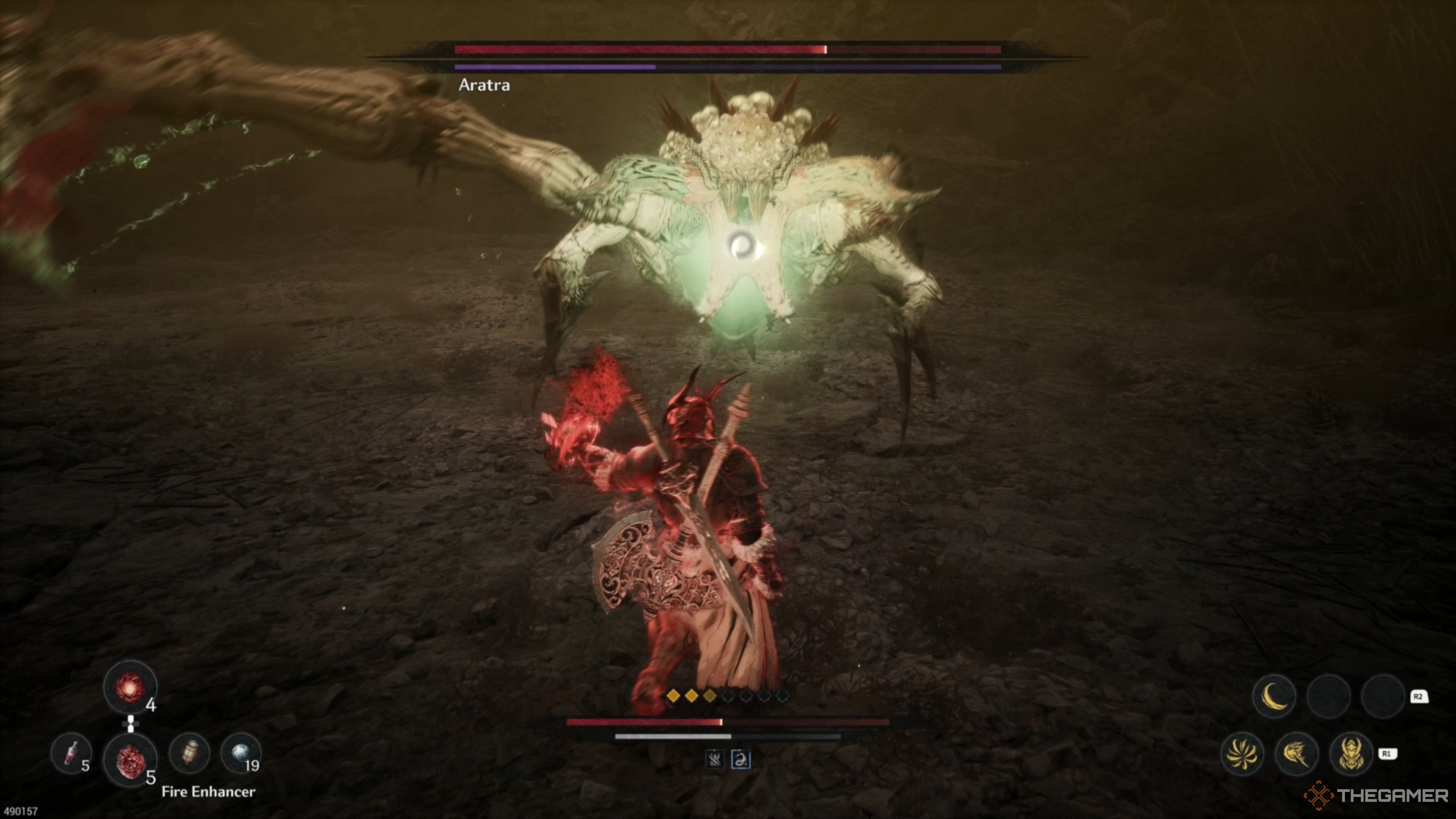Screen dimensions: 1456x819
Task: Click the TheGamer watermark logo
Action: (x=1376, y=795)
